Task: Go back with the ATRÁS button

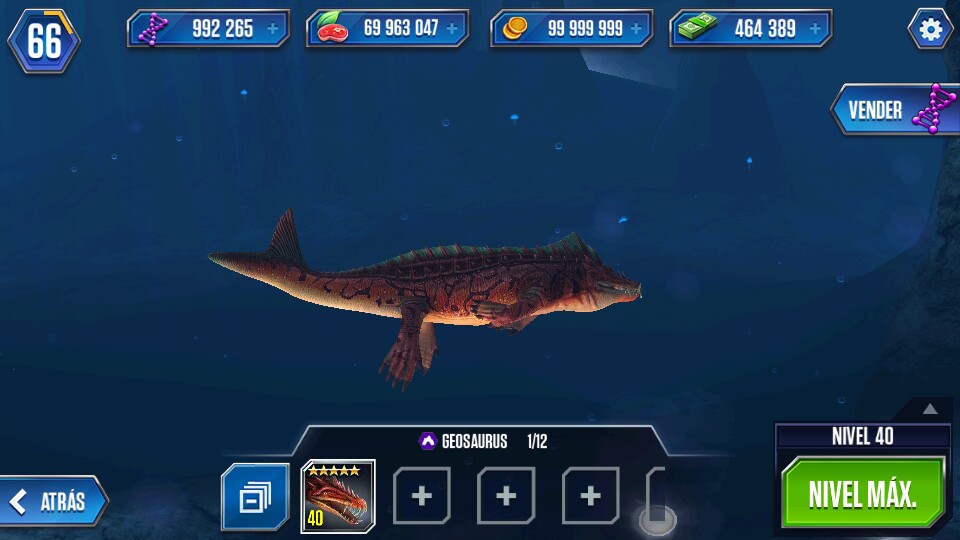Action: tap(55, 502)
